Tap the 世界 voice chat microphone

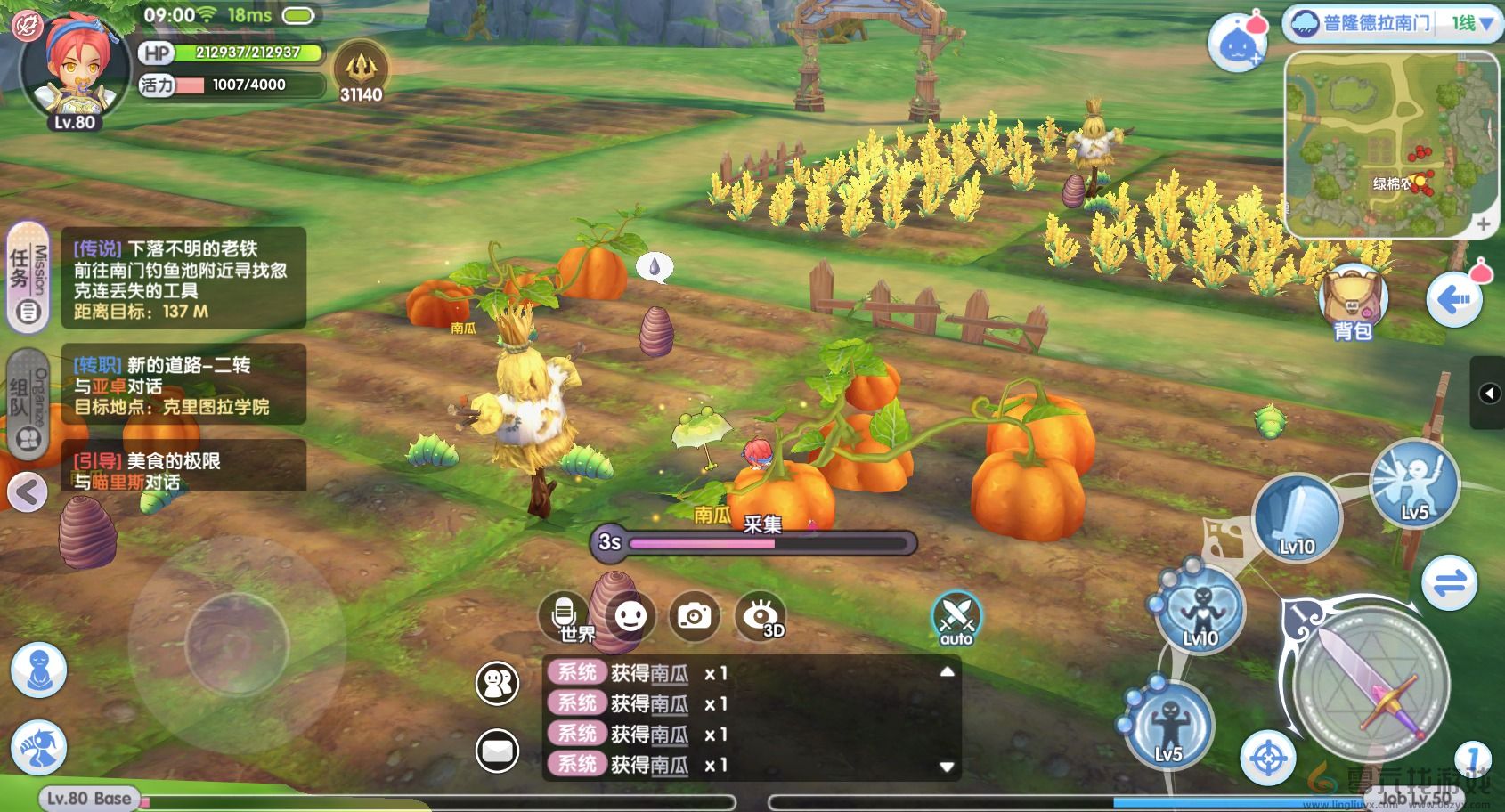click(565, 615)
